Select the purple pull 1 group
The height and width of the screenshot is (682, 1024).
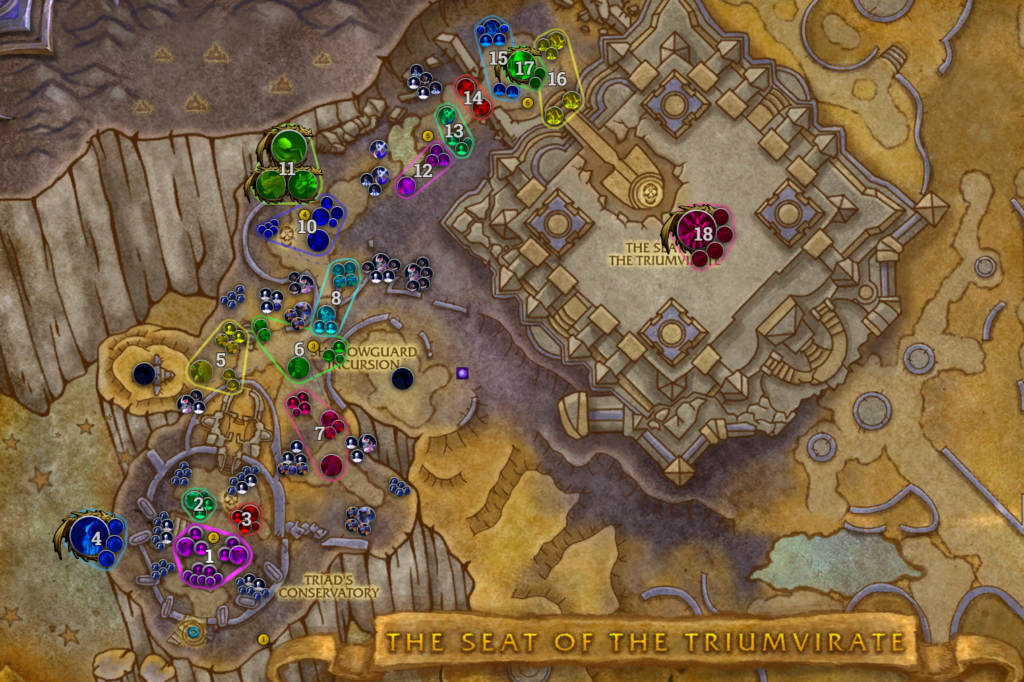pos(210,555)
